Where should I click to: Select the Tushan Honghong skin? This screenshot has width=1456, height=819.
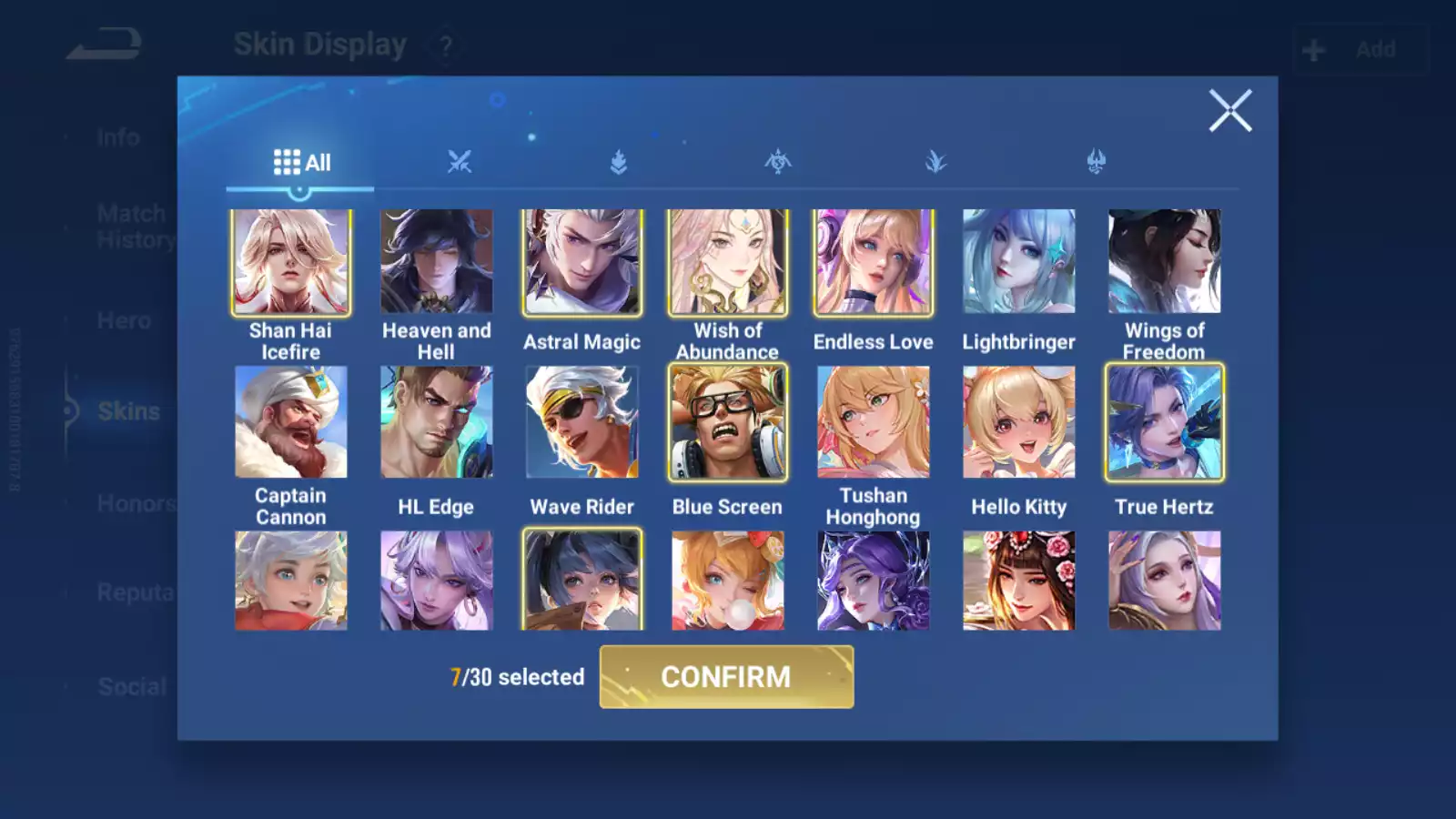(x=874, y=422)
